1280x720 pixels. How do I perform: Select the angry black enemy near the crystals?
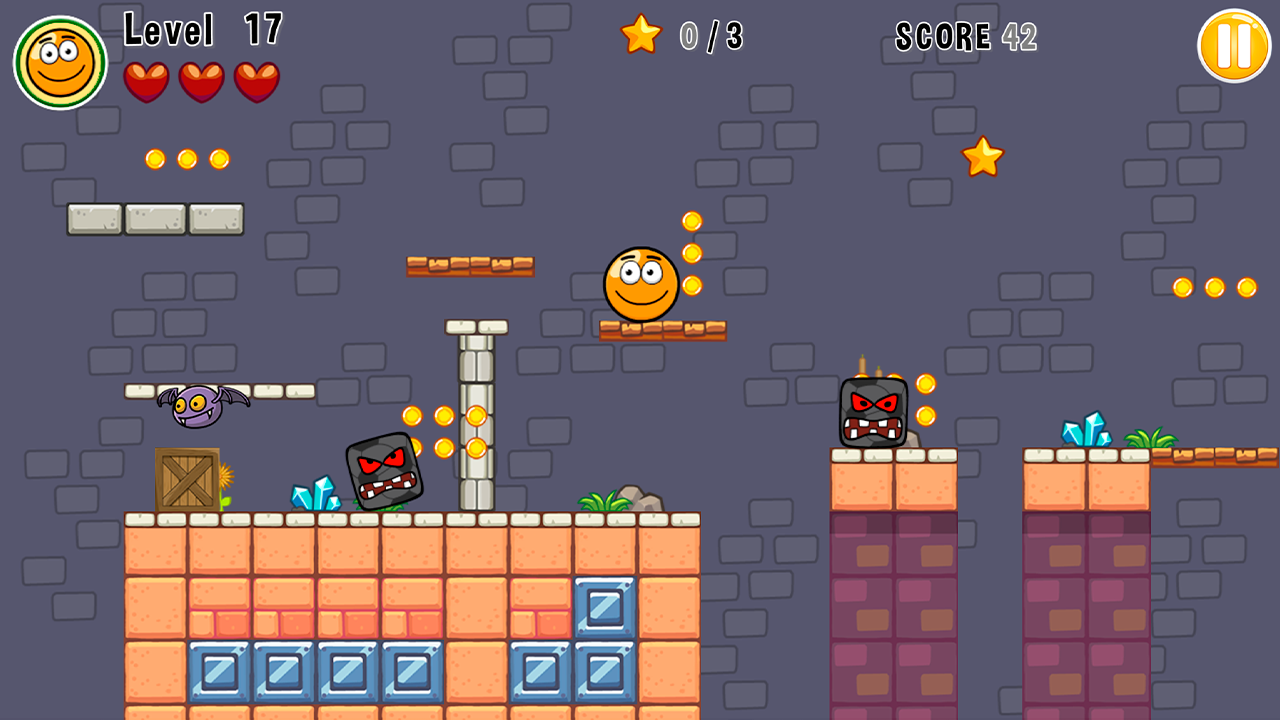(x=382, y=472)
